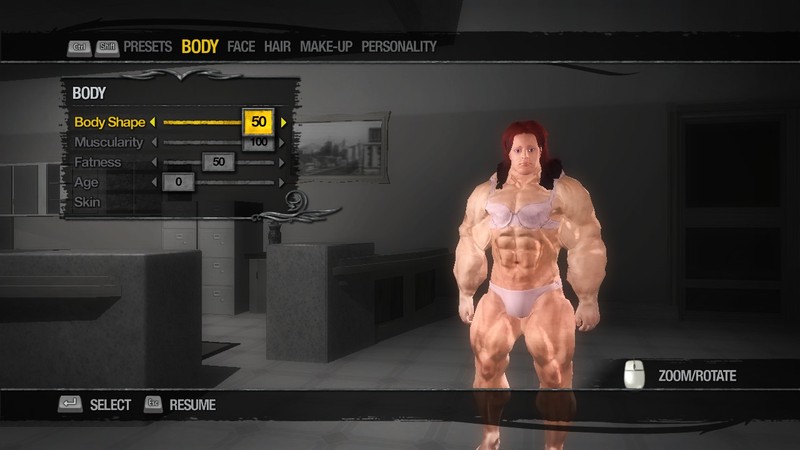The image size is (800, 450).
Task: Open the Skin option
Action: pyautogui.click(x=87, y=202)
